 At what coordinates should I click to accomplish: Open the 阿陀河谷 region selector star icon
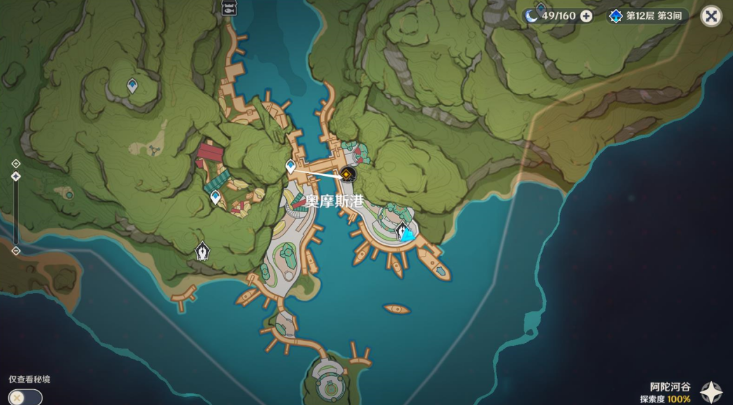click(x=711, y=391)
